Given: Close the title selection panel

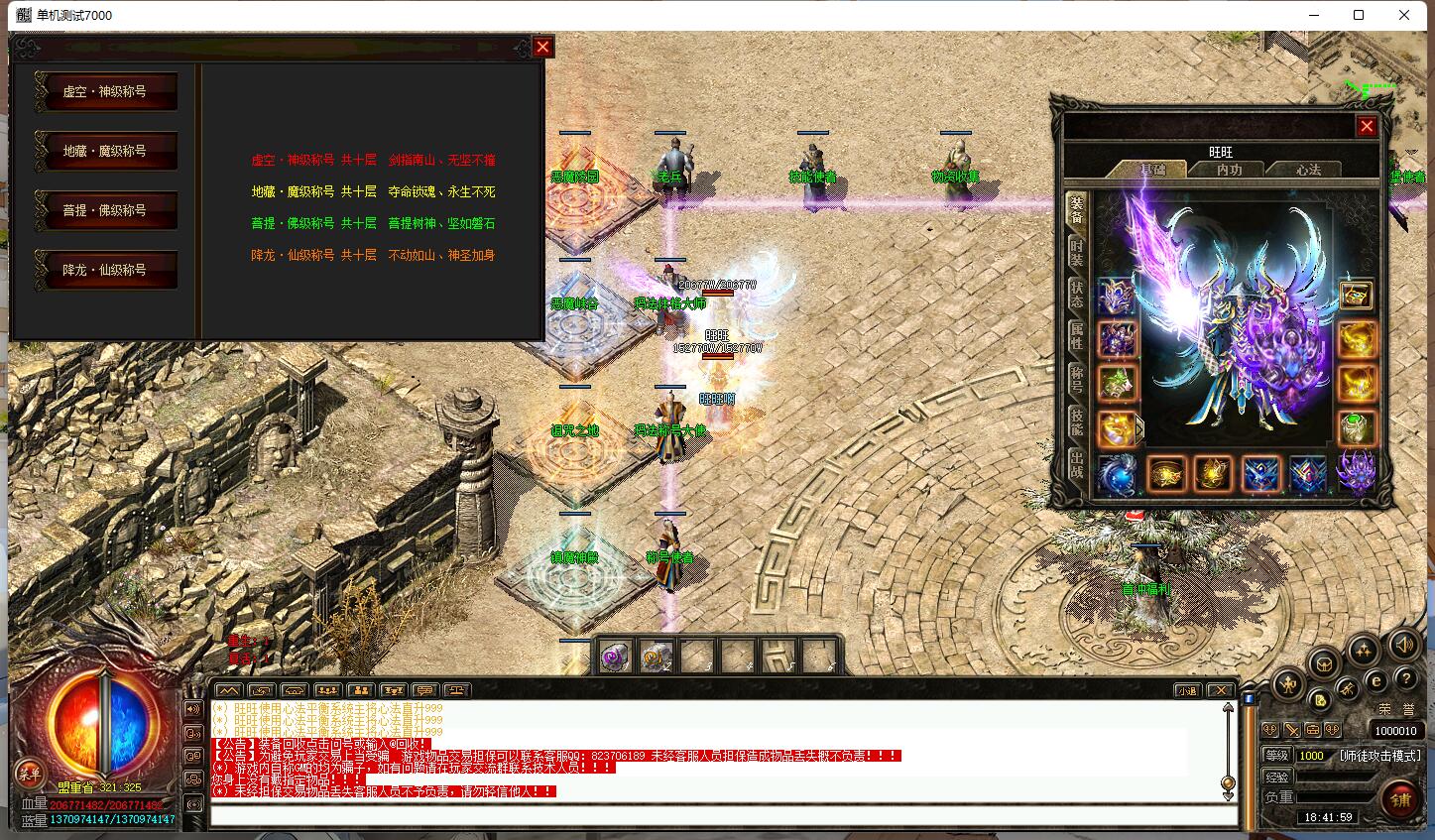Looking at the screenshot, I should (x=542, y=47).
